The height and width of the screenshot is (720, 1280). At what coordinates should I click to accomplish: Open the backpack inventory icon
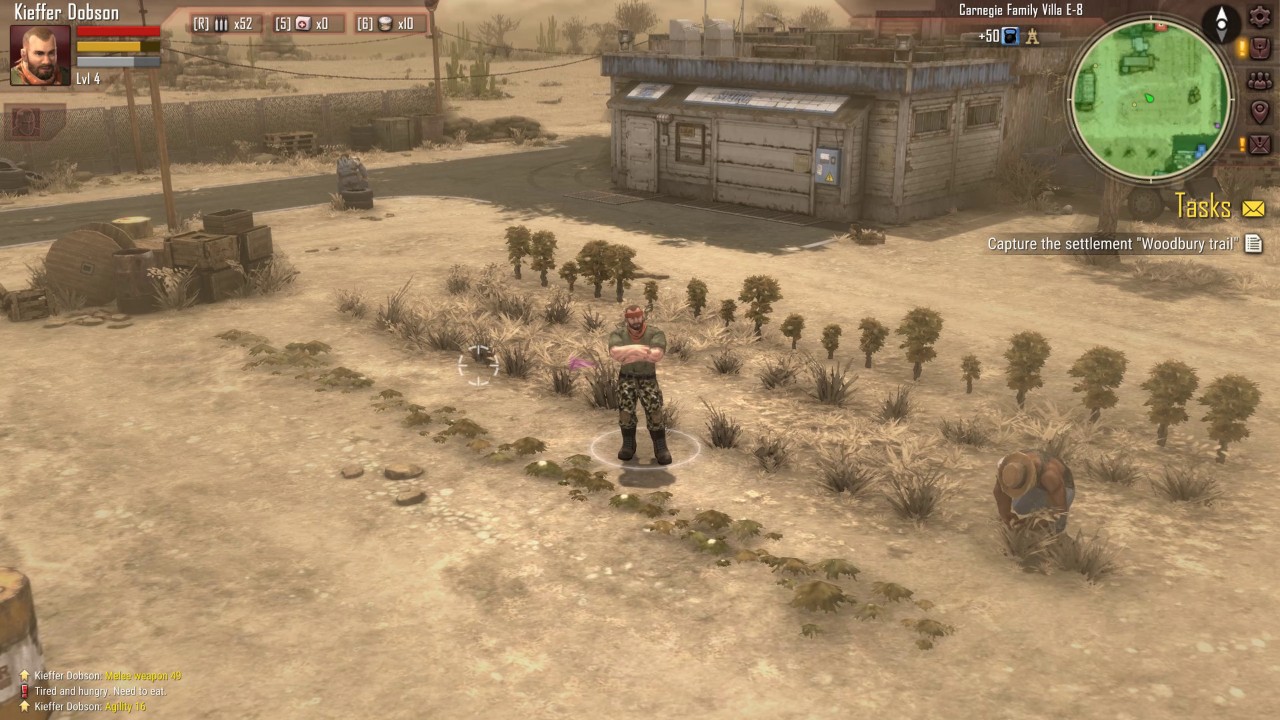tap(1259, 48)
